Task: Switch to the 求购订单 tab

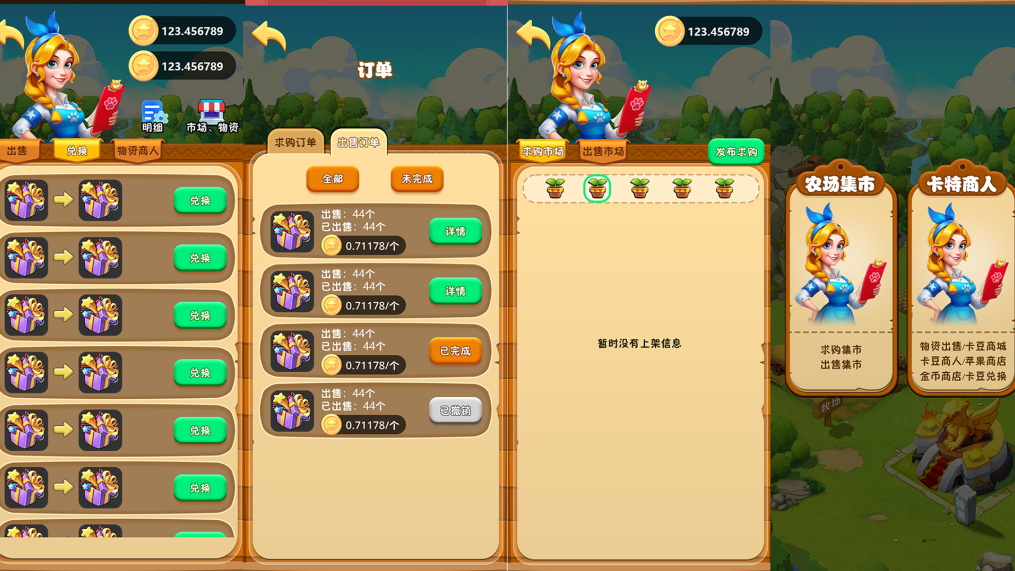Action: click(295, 142)
